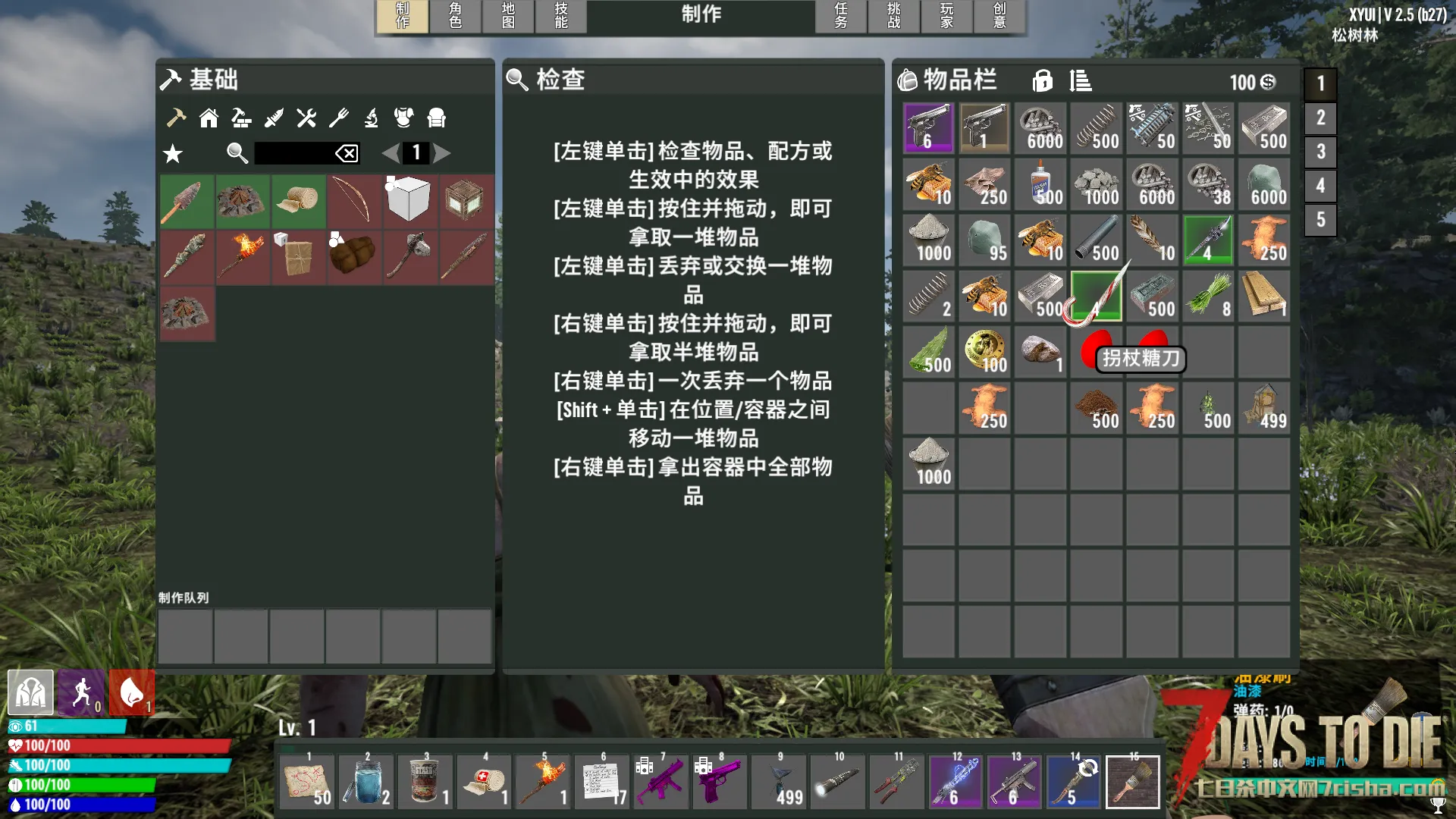Click the recipe search input field

(x=294, y=153)
